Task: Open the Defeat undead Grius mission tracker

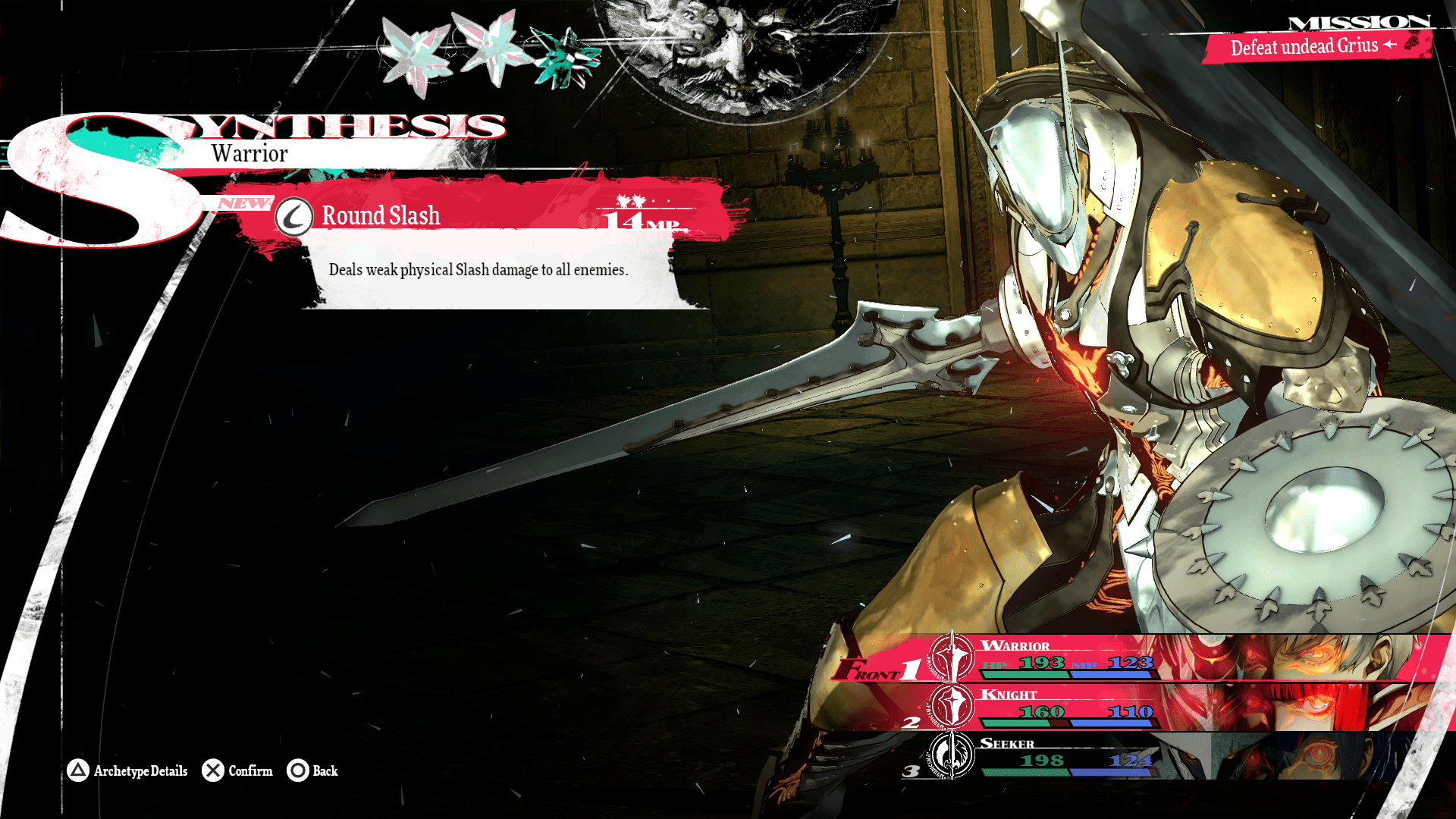Action: click(x=1312, y=47)
